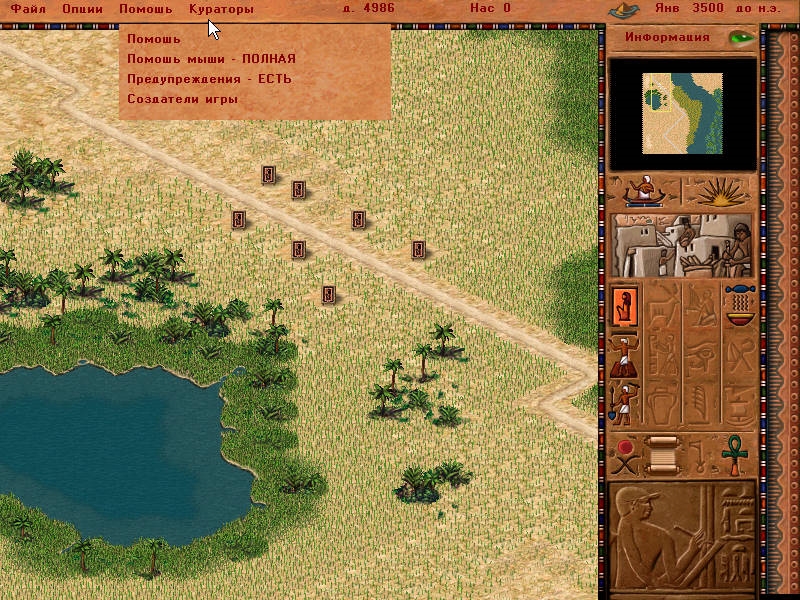
Task: Open the Опции menu
Action: 82,8
